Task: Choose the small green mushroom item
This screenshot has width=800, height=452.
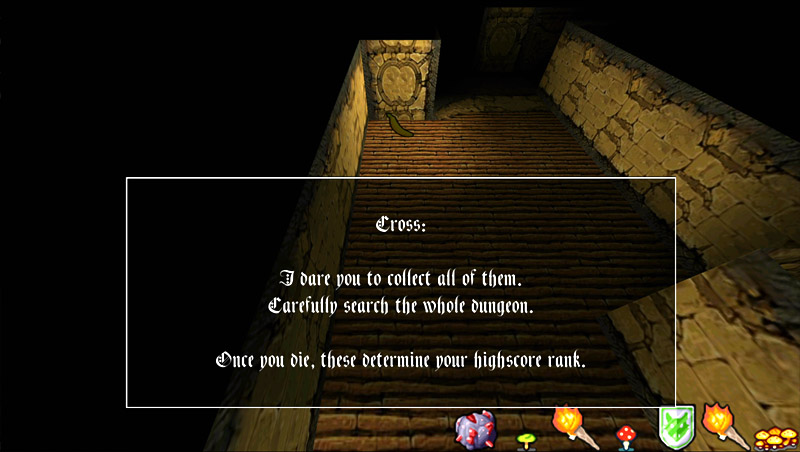Action: (524, 438)
